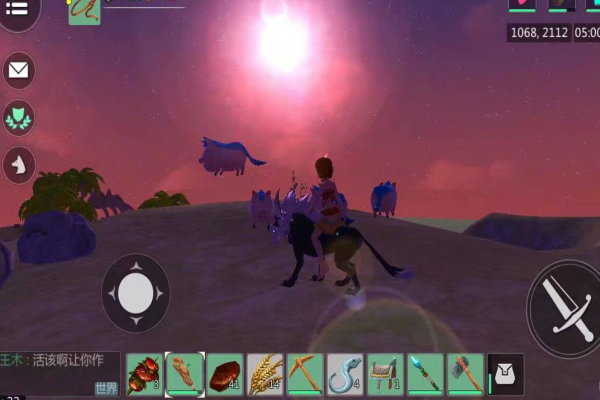Open the mail envelope icon
Viewport: 600px width, 400px height.
[x=19, y=70]
